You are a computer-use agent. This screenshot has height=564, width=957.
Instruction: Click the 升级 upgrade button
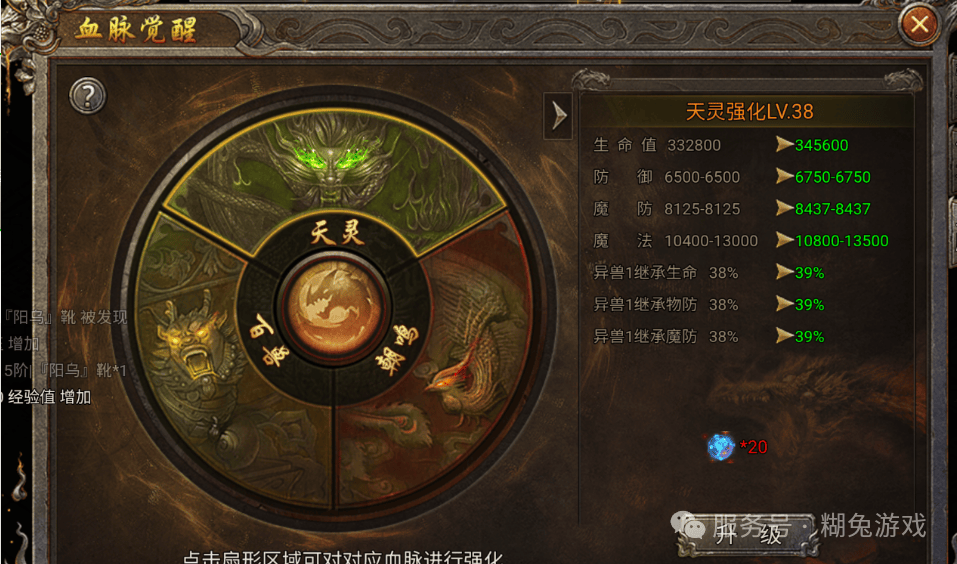[748, 535]
